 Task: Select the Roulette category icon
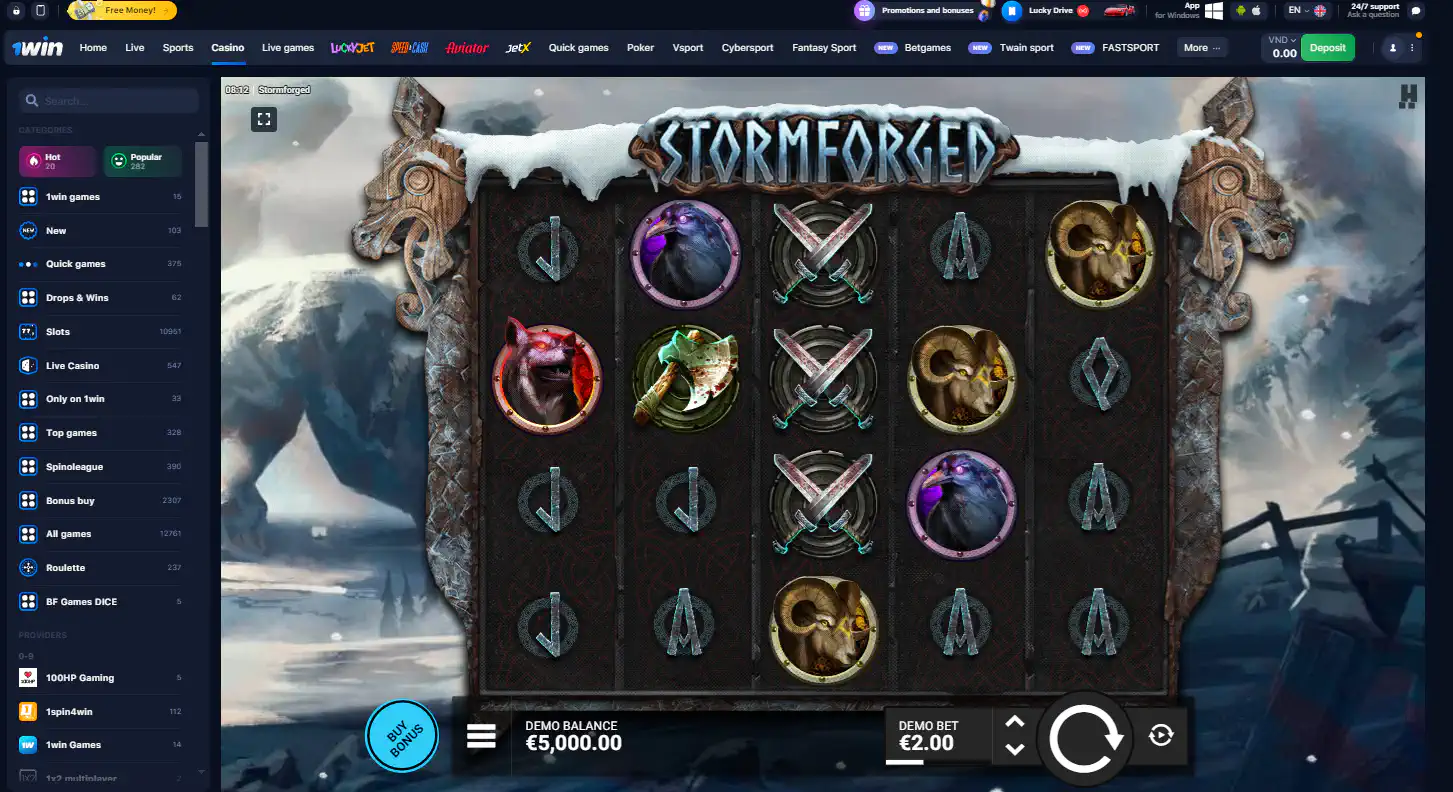point(27,567)
